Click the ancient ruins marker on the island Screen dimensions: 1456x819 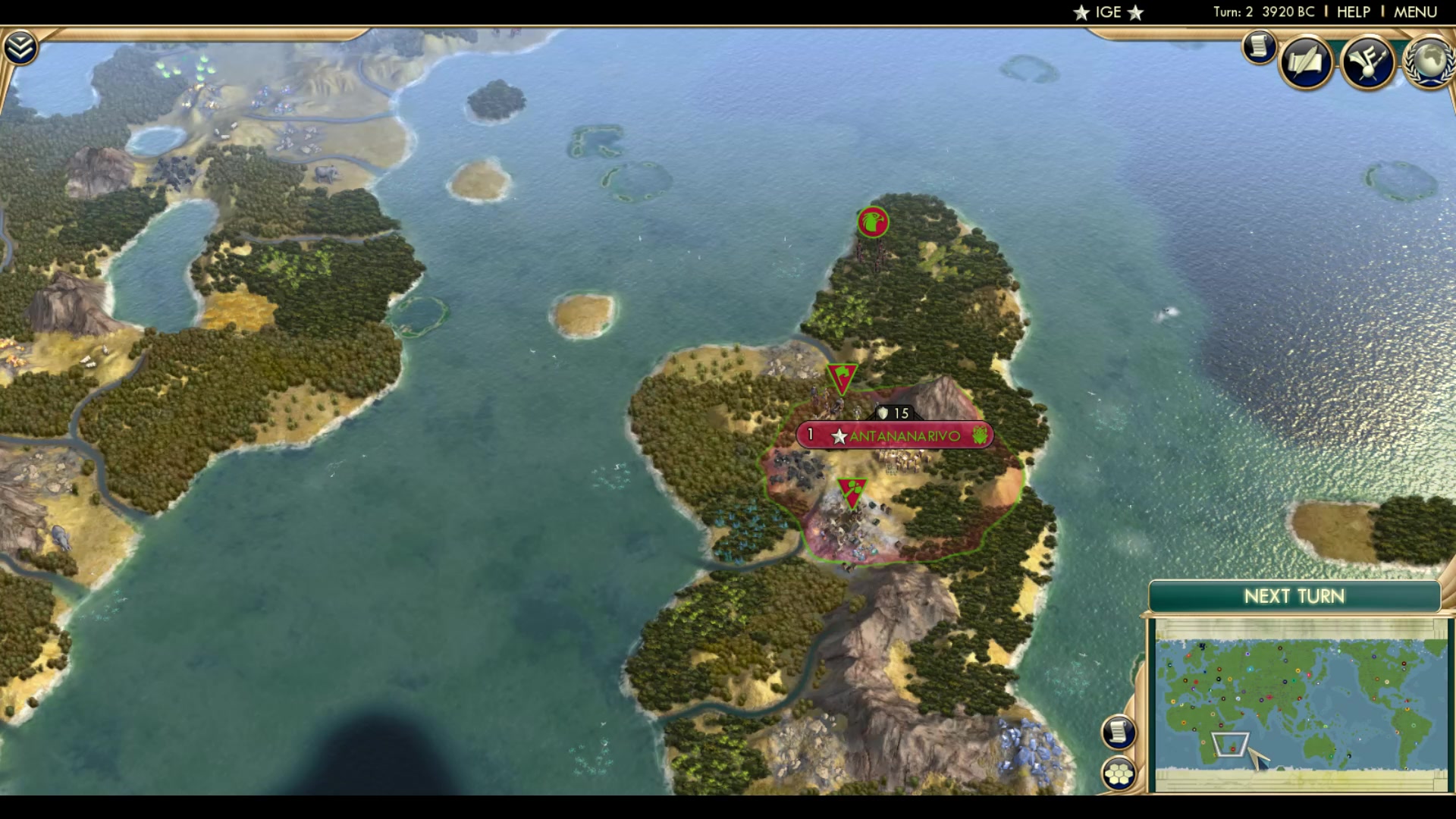[x=872, y=222]
